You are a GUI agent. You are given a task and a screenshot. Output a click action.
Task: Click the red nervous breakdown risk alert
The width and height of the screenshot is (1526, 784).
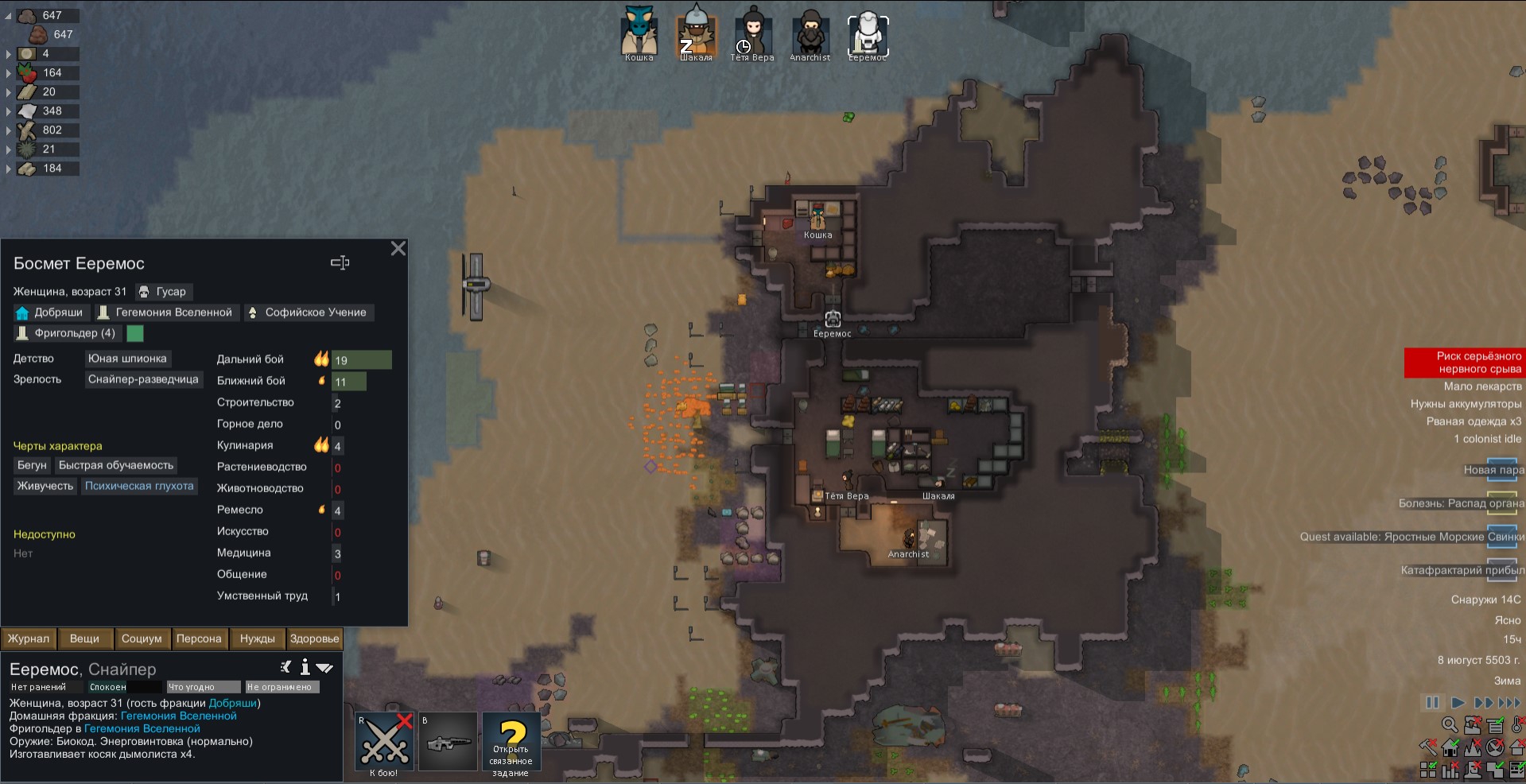(1462, 363)
